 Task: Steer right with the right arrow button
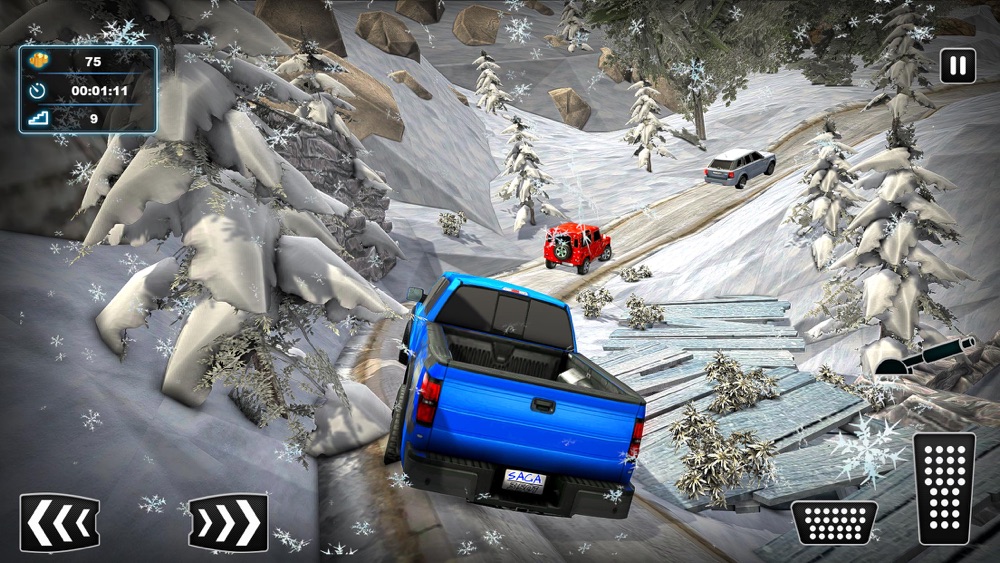tap(228, 522)
